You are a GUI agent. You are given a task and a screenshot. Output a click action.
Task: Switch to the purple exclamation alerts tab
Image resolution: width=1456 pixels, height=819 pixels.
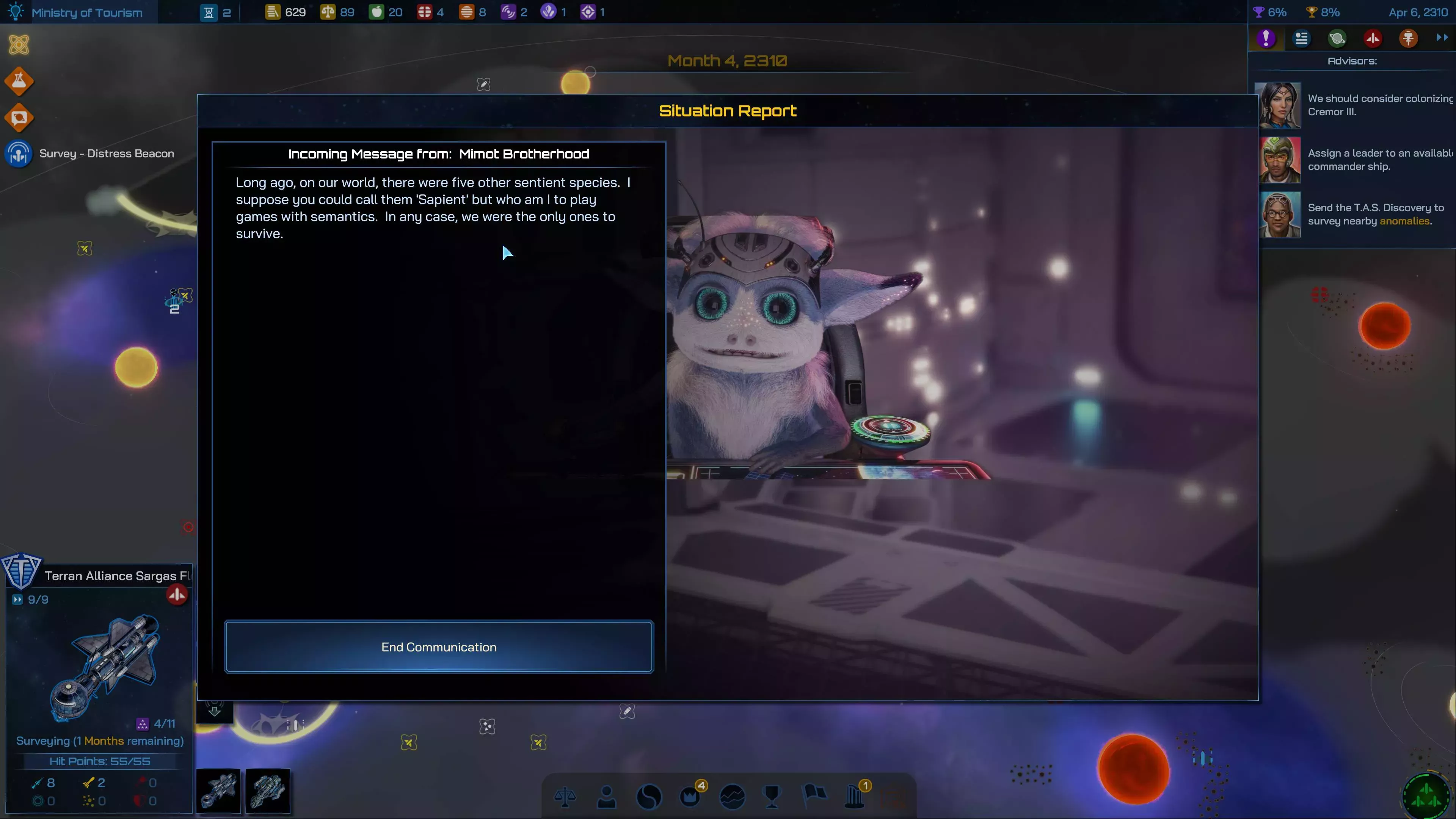pyautogui.click(x=1266, y=38)
